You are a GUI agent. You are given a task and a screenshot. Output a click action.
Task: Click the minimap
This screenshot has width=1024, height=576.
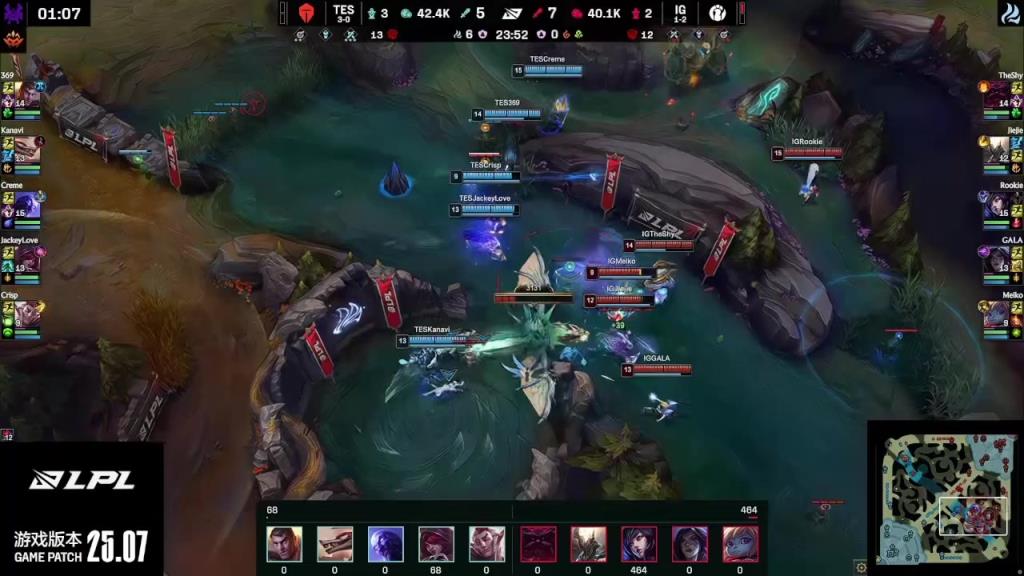944,497
